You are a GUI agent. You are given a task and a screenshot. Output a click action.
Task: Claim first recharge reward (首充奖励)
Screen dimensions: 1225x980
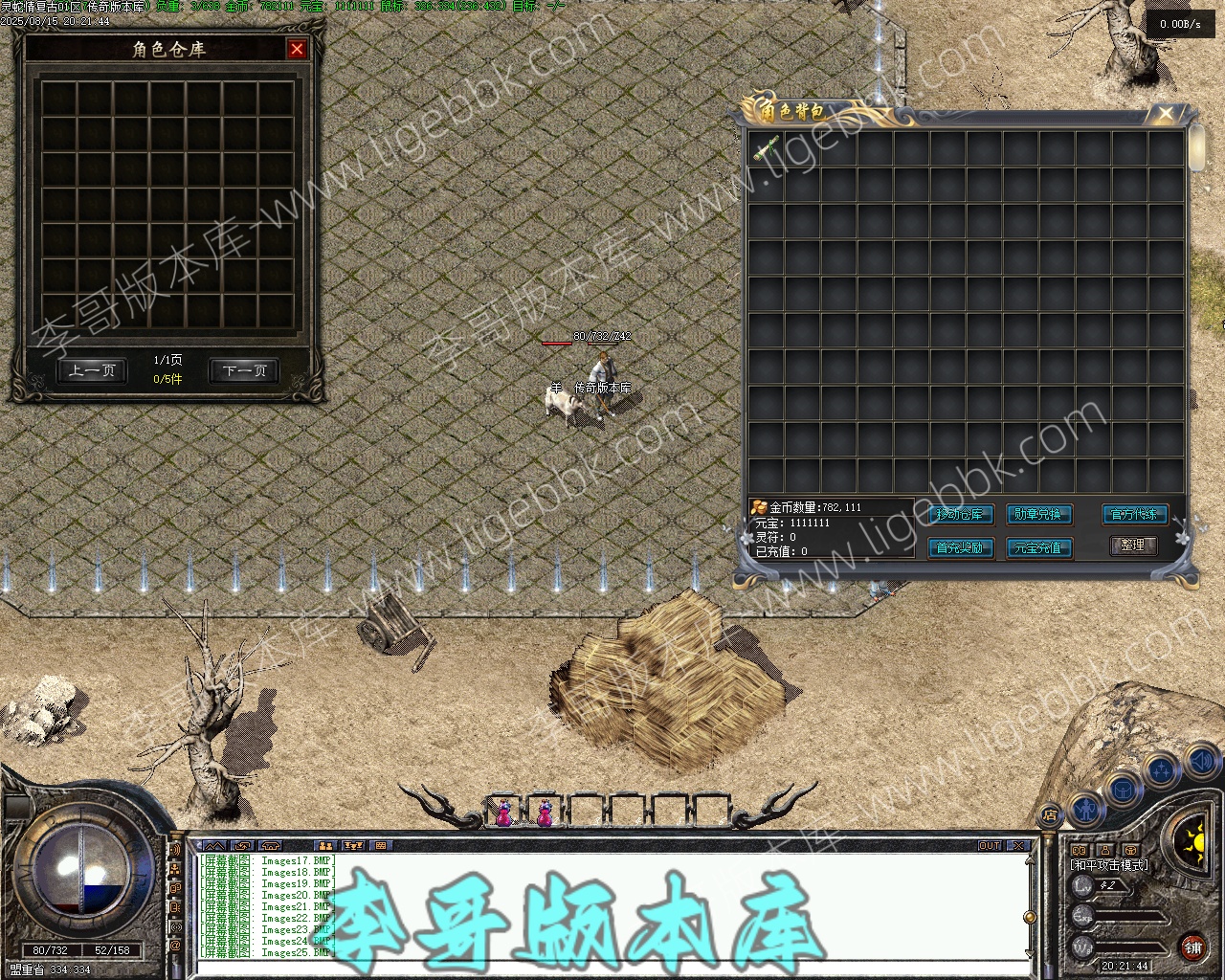coord(960,547)
